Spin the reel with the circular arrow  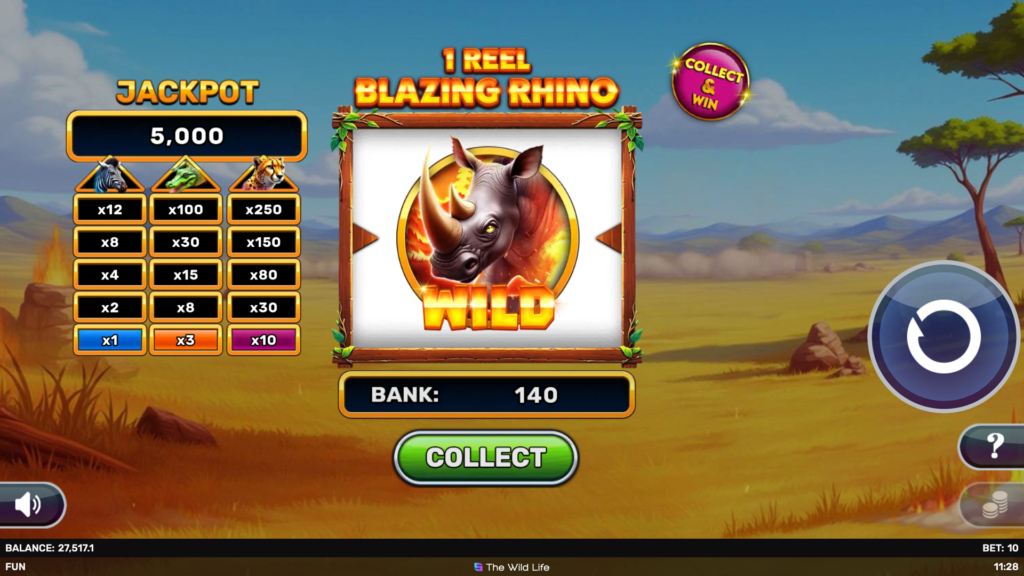[x=943, y=336]
